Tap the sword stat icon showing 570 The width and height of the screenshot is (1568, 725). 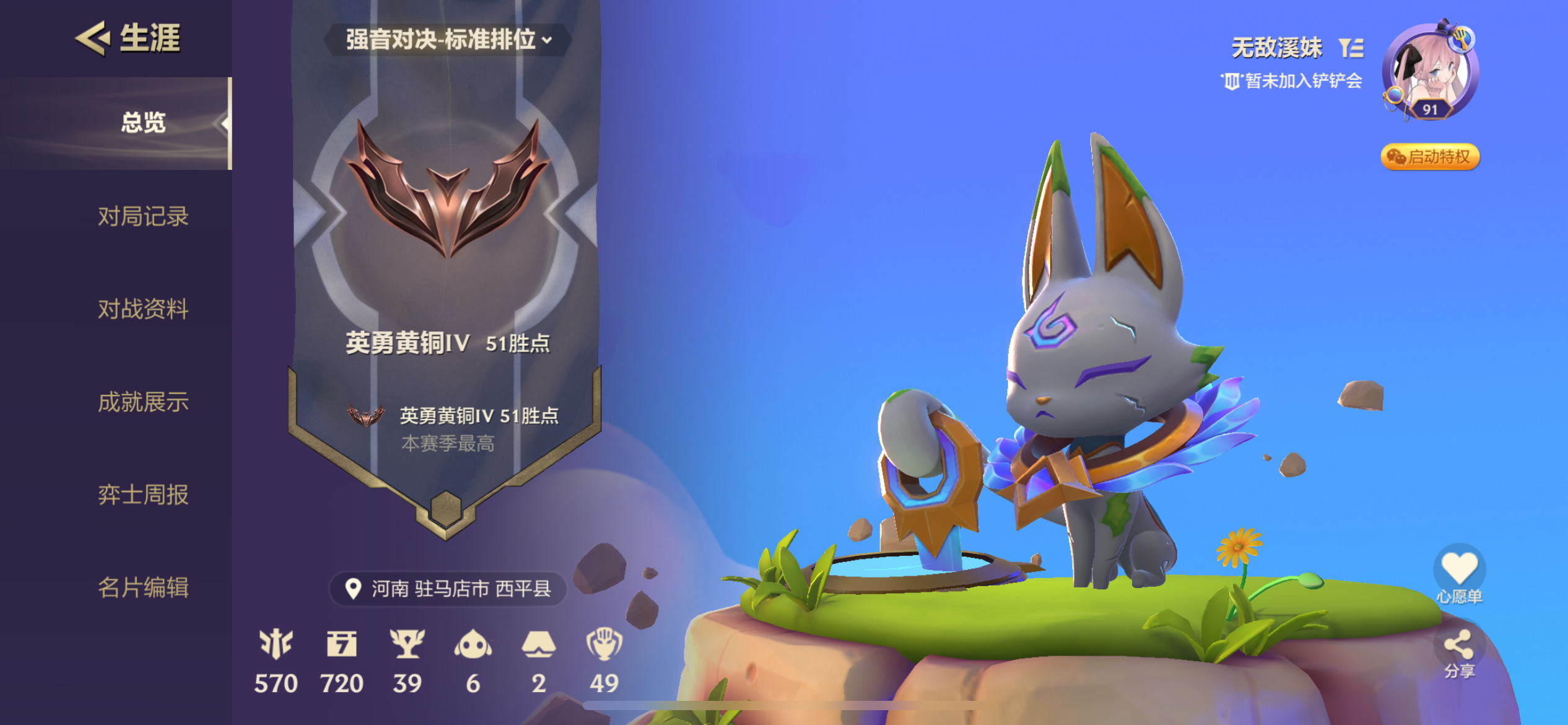click(x=277, y=644)
